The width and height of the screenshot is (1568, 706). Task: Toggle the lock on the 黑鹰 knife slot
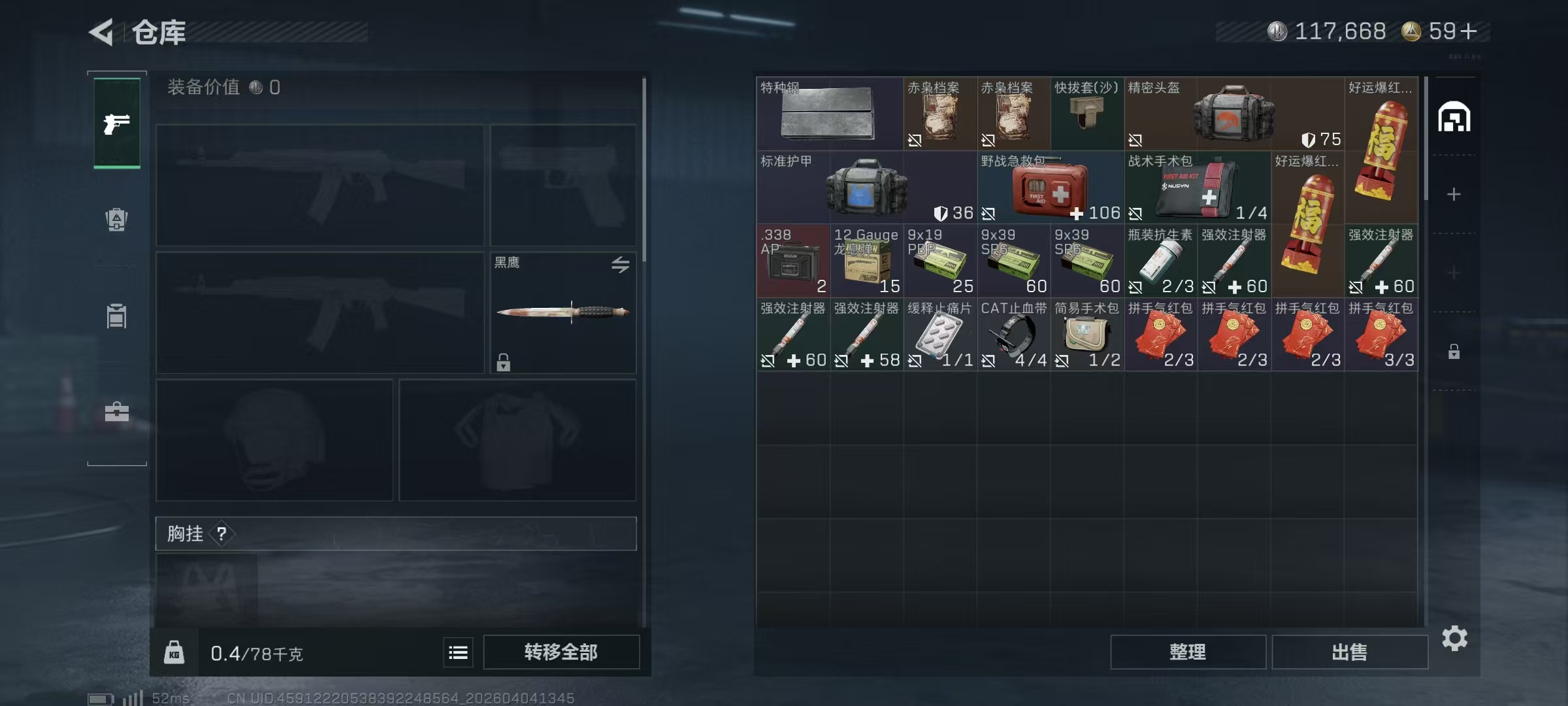tap(502, 361)
